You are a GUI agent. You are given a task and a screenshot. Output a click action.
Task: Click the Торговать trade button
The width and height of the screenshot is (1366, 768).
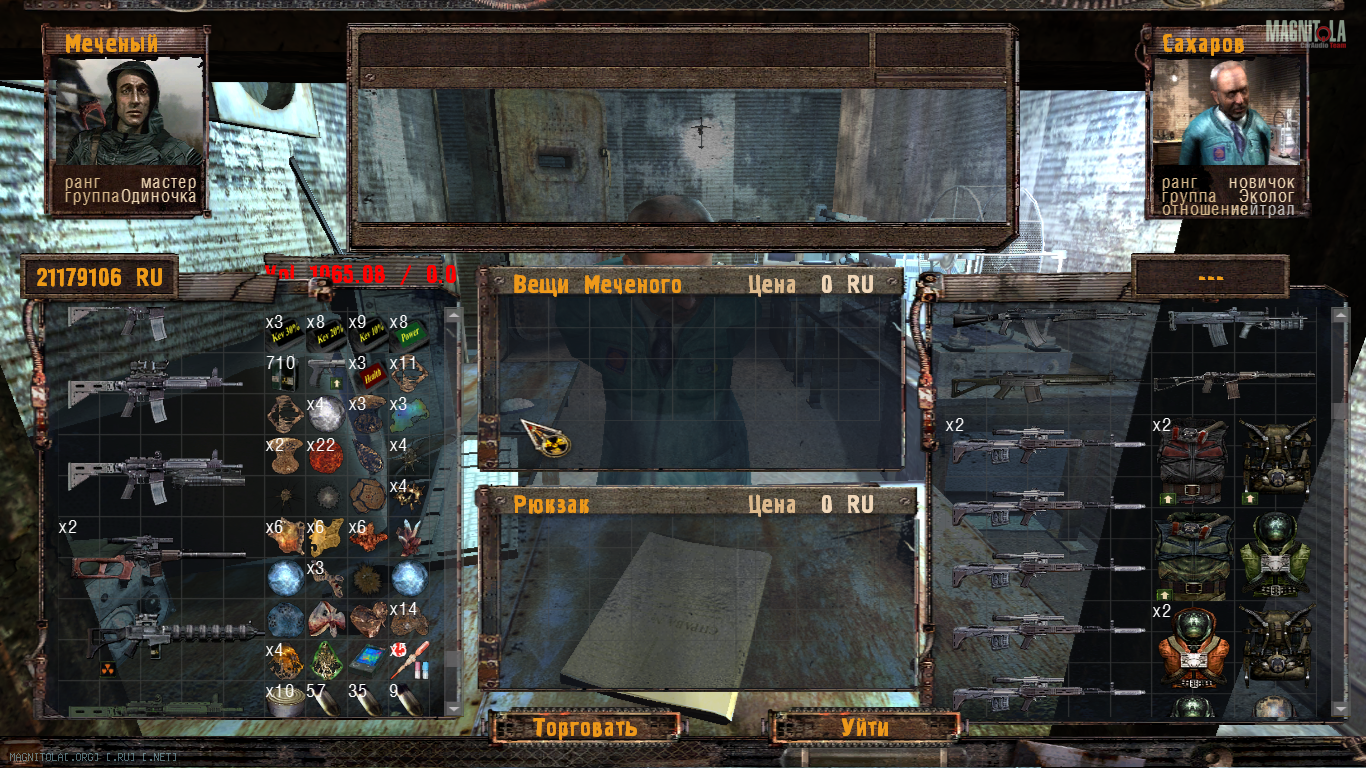pyautogui.click(x=585, y=726)
